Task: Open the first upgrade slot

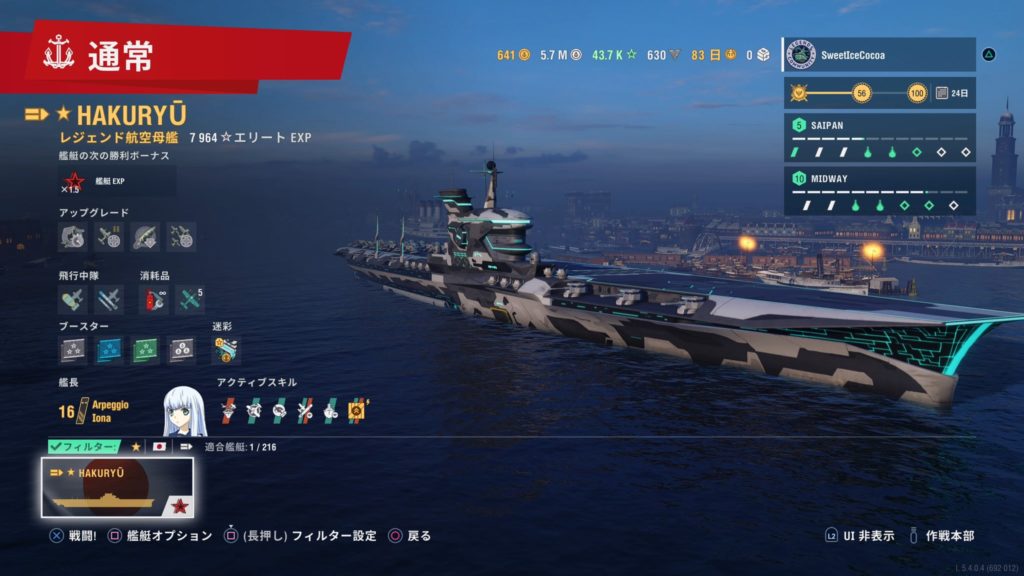Action: click(73, 237)
